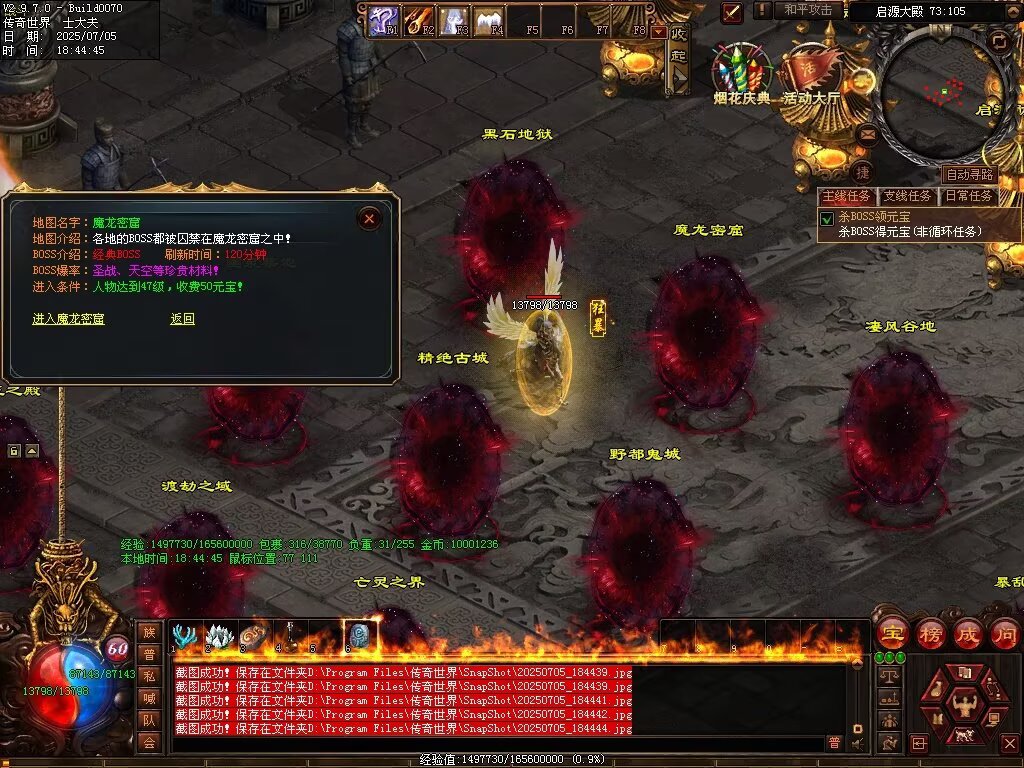Open the 榜 rankings button
The image size is (1024, 768).
point(930,634)
